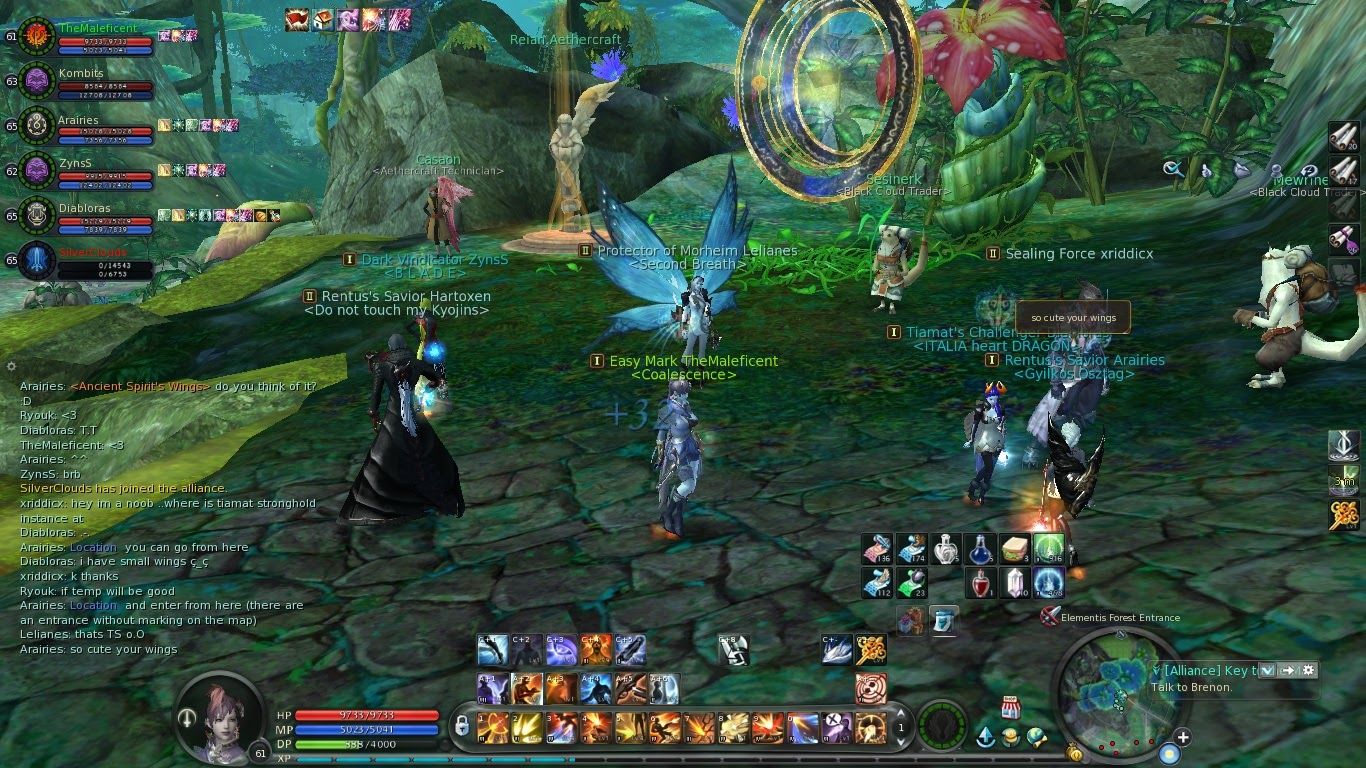Click the magnifier search icon near top right
Screen dimensions: 1366x768
tap(1173, 170)
